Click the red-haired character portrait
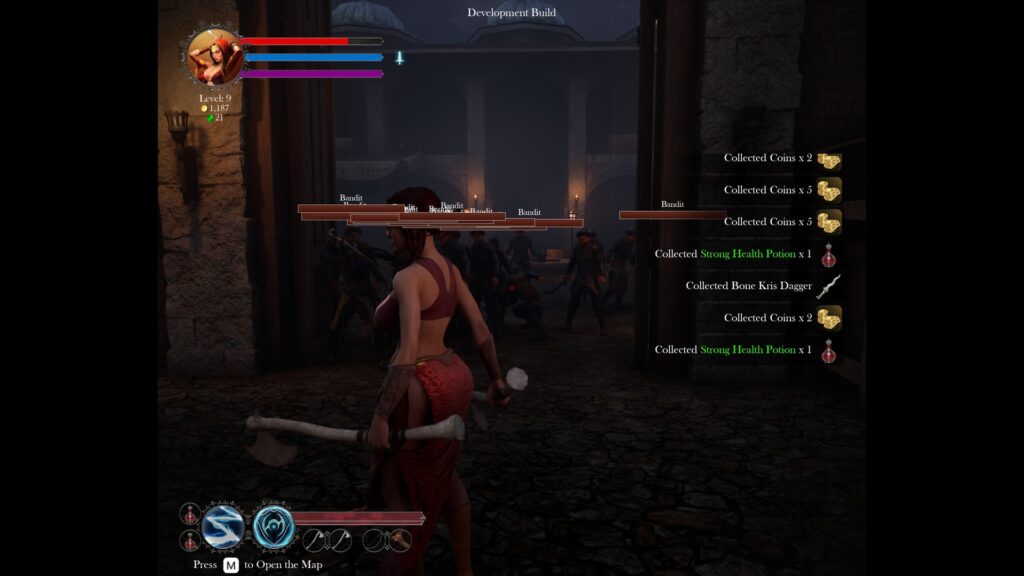The image size is (1024, 576). (215, 56)
